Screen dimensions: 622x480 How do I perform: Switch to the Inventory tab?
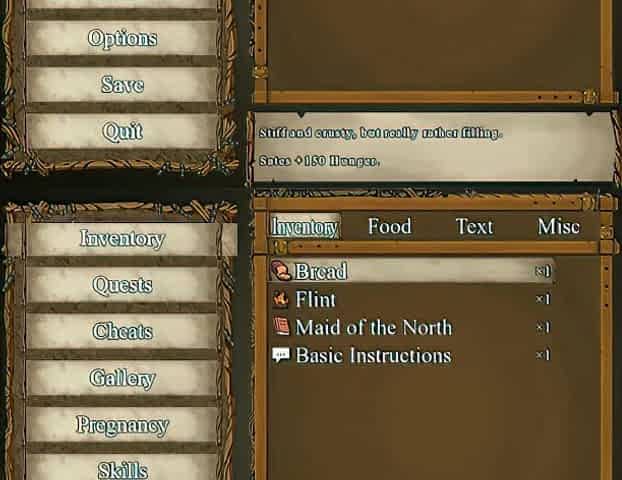305,227
